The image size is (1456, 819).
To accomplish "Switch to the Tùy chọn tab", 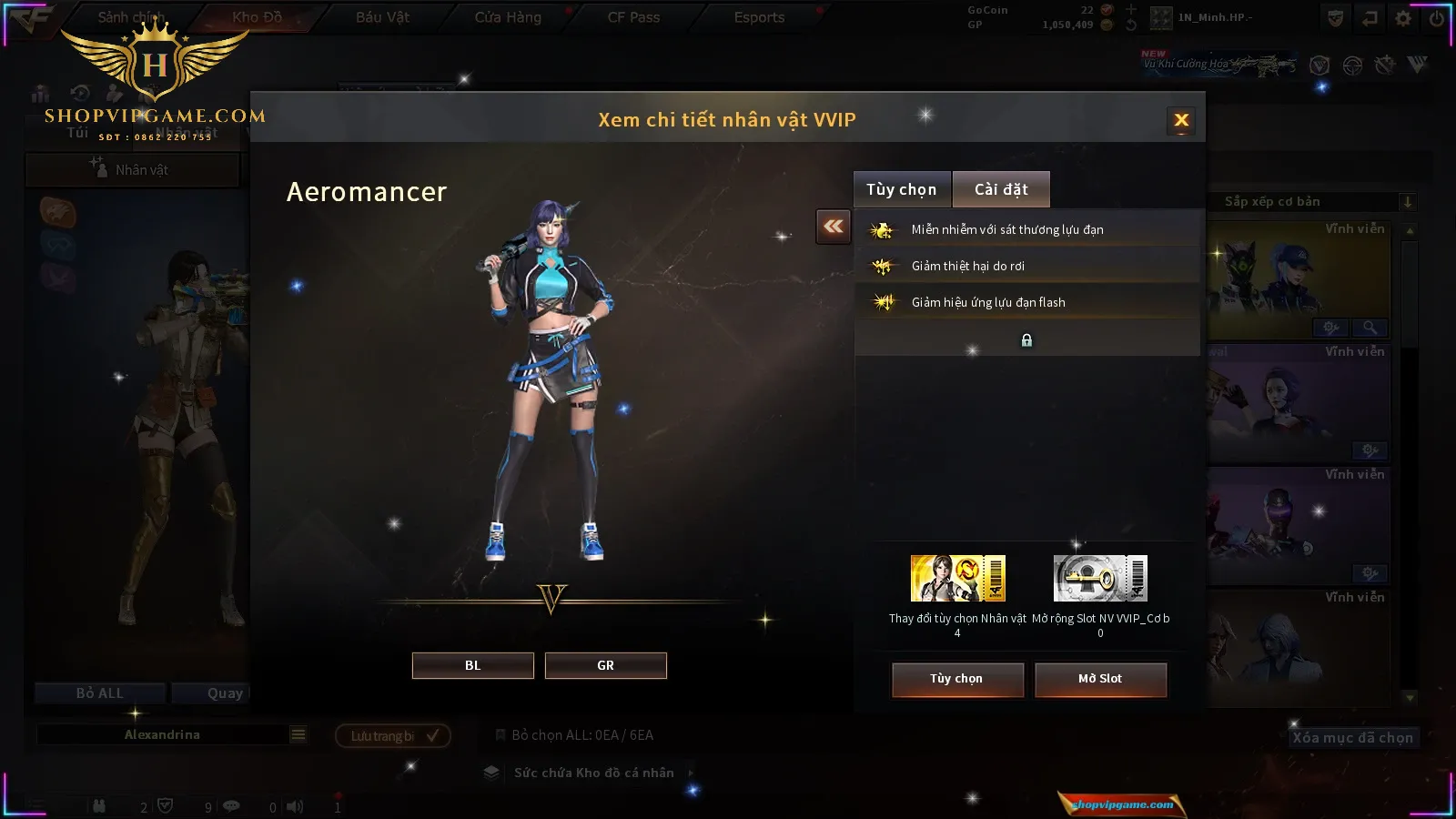I will [x=901, y=189].
